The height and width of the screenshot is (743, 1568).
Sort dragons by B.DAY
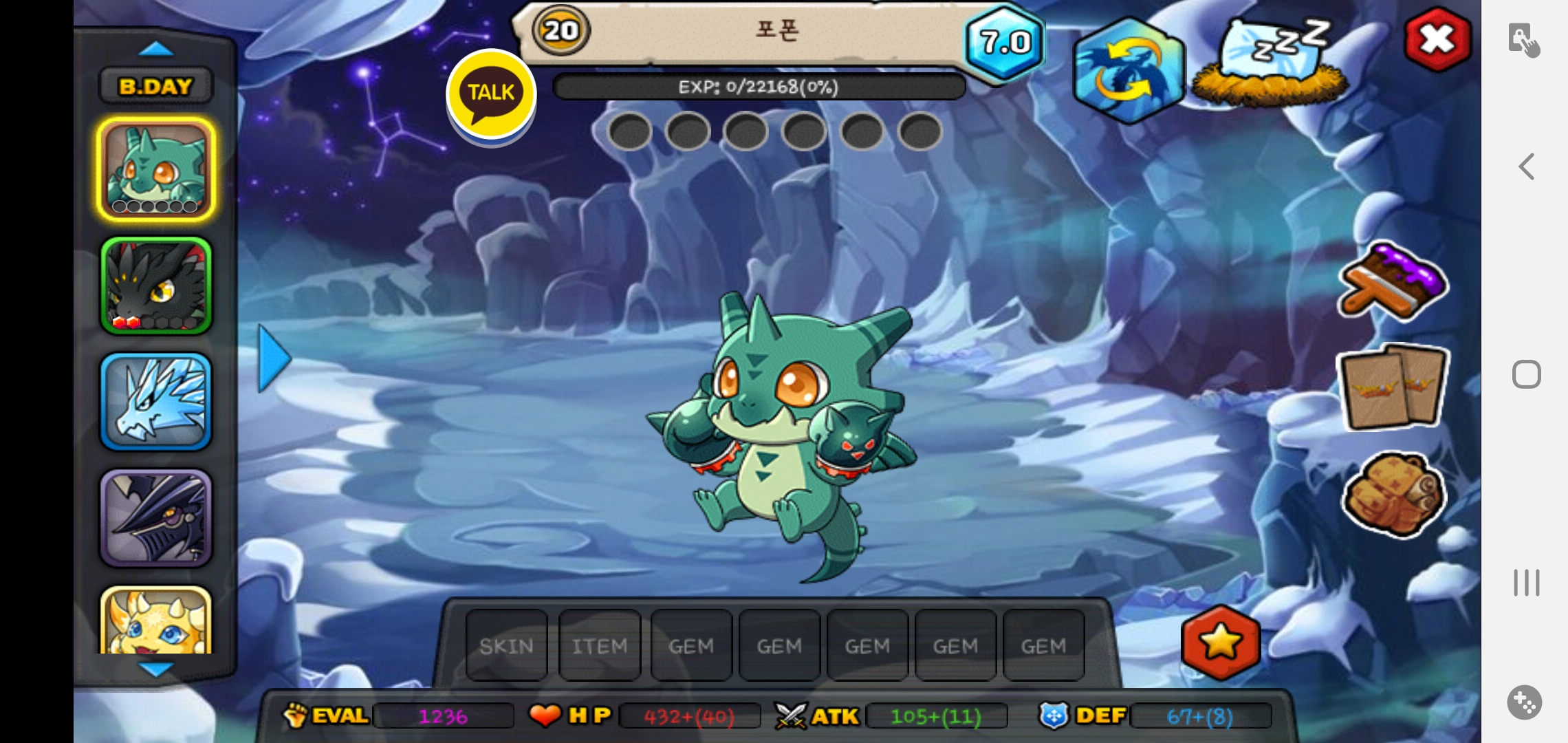click(156, 87)
